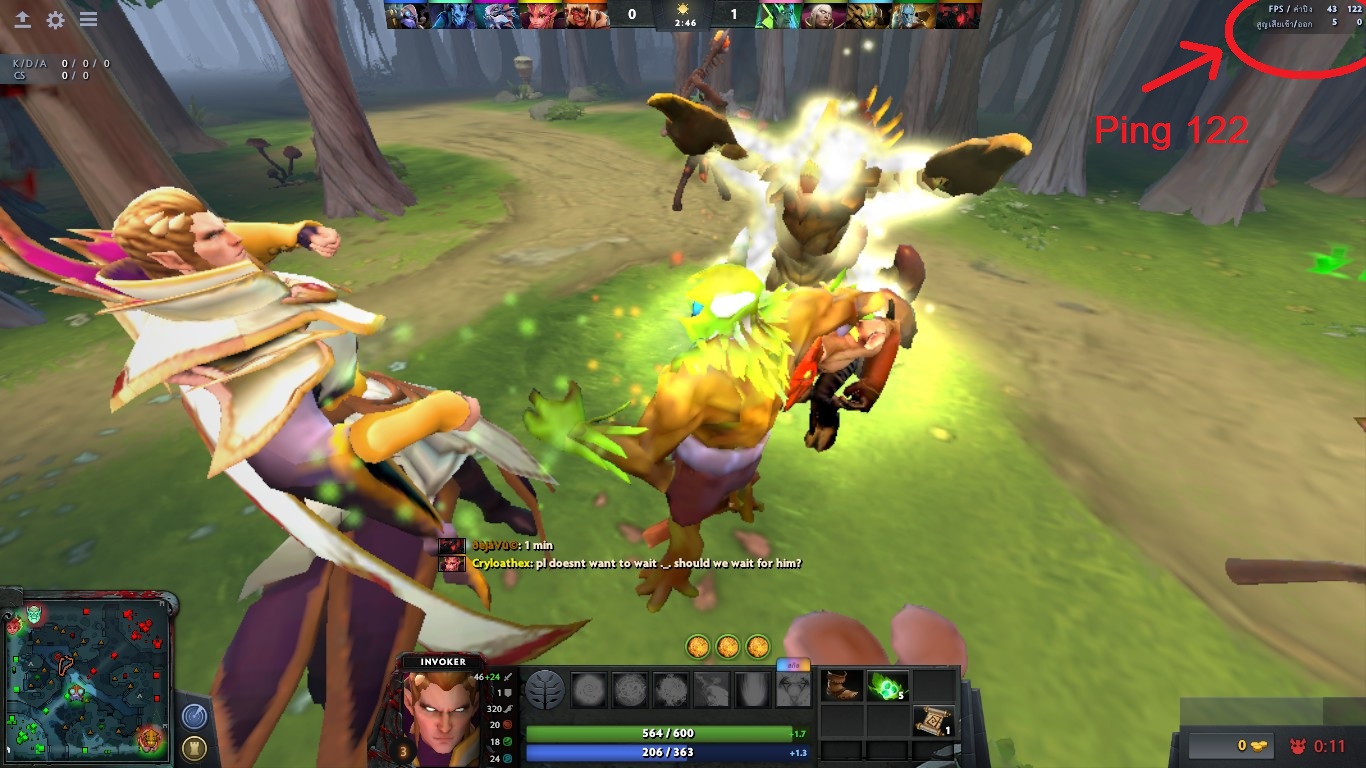Click the upload arrow icon
Viewport: 1366px width, 768px height.
[x=22, y=20]
